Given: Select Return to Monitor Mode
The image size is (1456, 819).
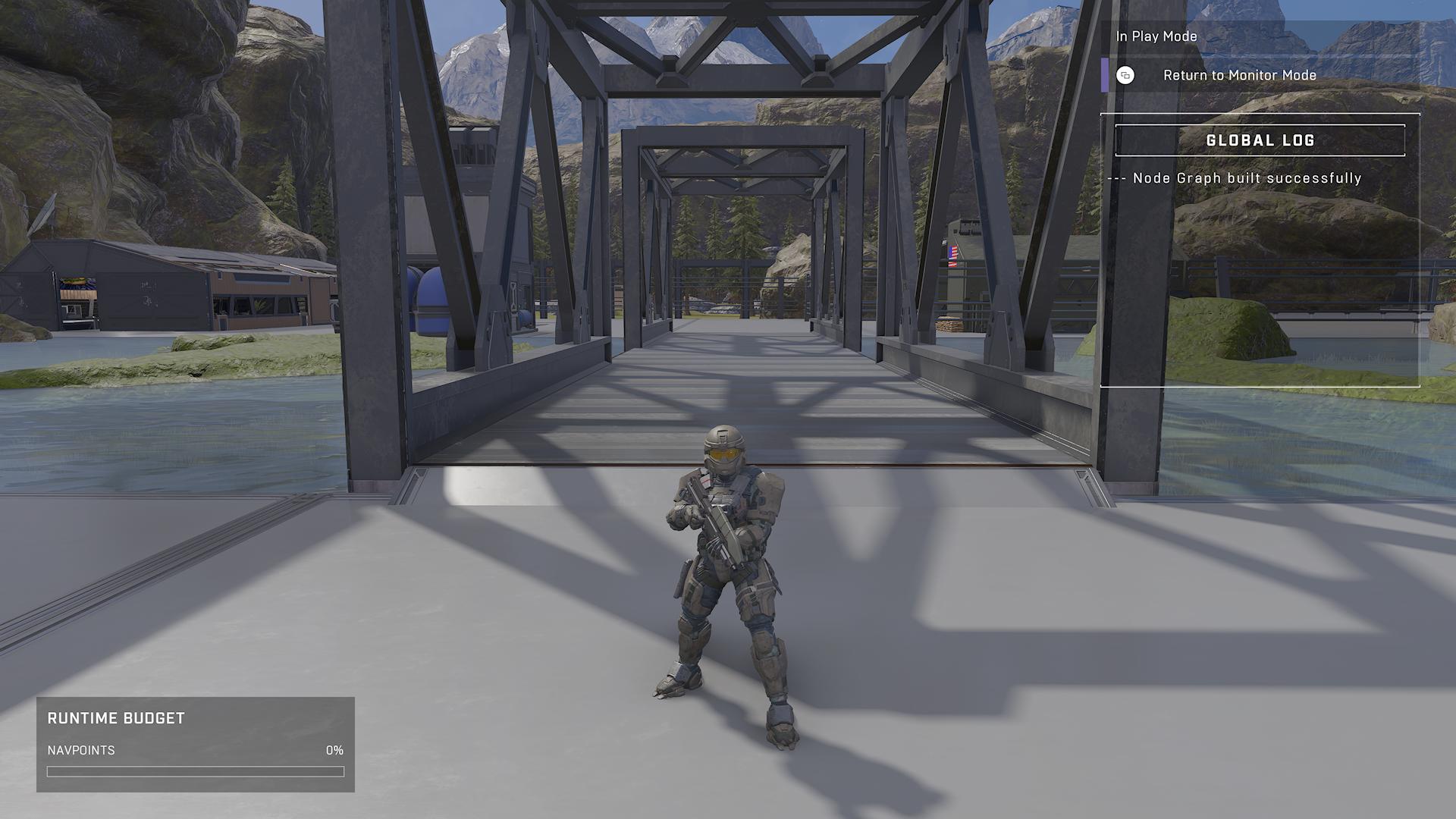Looking at the screenshot, I should tap(1238, 75).
